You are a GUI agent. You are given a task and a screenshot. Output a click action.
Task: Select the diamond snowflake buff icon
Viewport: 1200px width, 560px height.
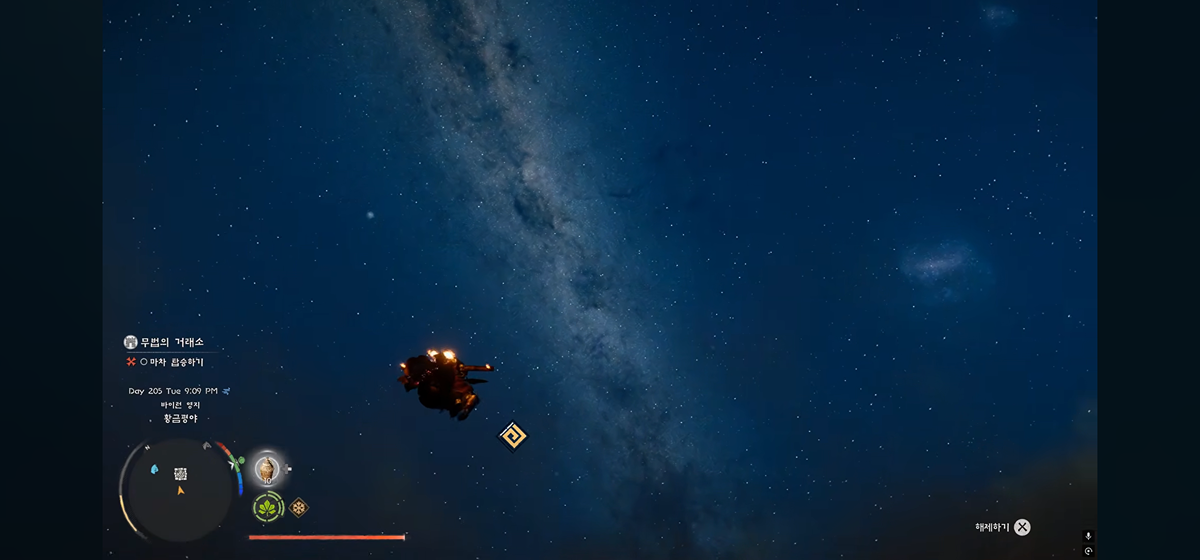pos(298,507)
